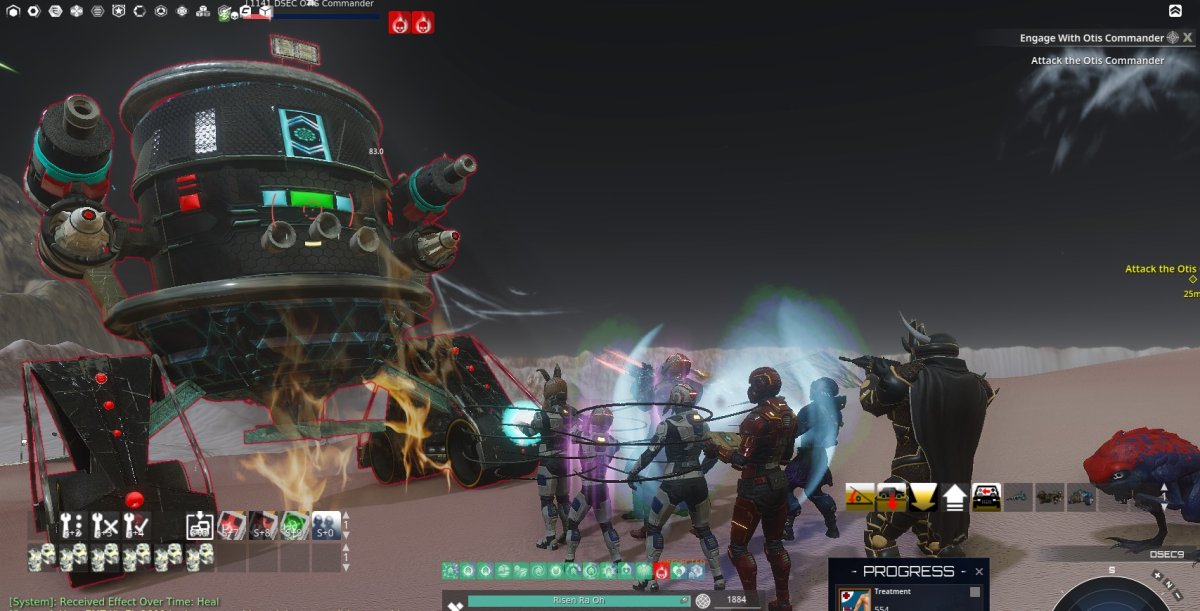1200x611 pixels.
Task: Expand the top-right corner panel button
Action: pos(1175,11)
